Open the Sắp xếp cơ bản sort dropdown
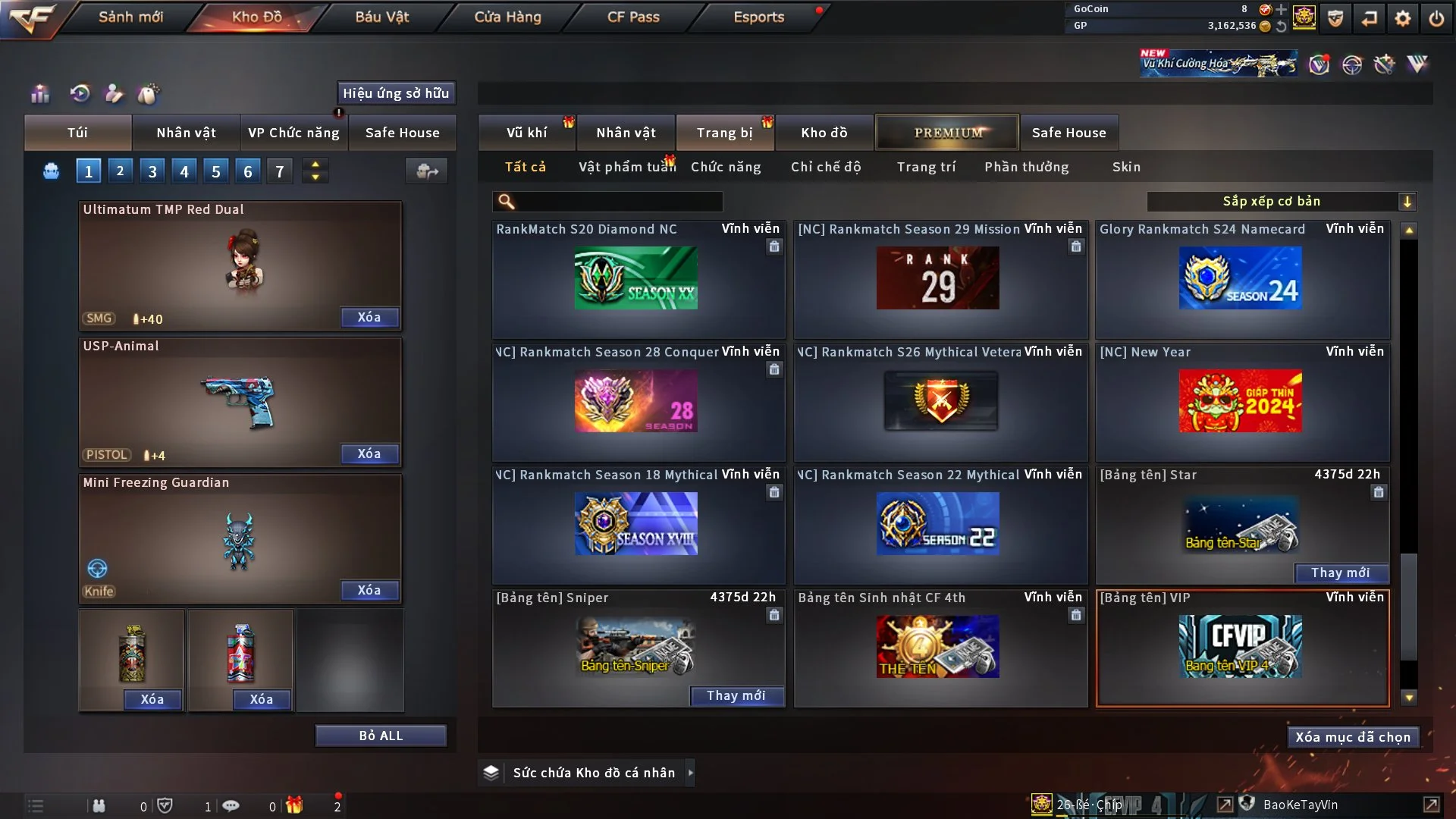 (x=1281, y=201)
